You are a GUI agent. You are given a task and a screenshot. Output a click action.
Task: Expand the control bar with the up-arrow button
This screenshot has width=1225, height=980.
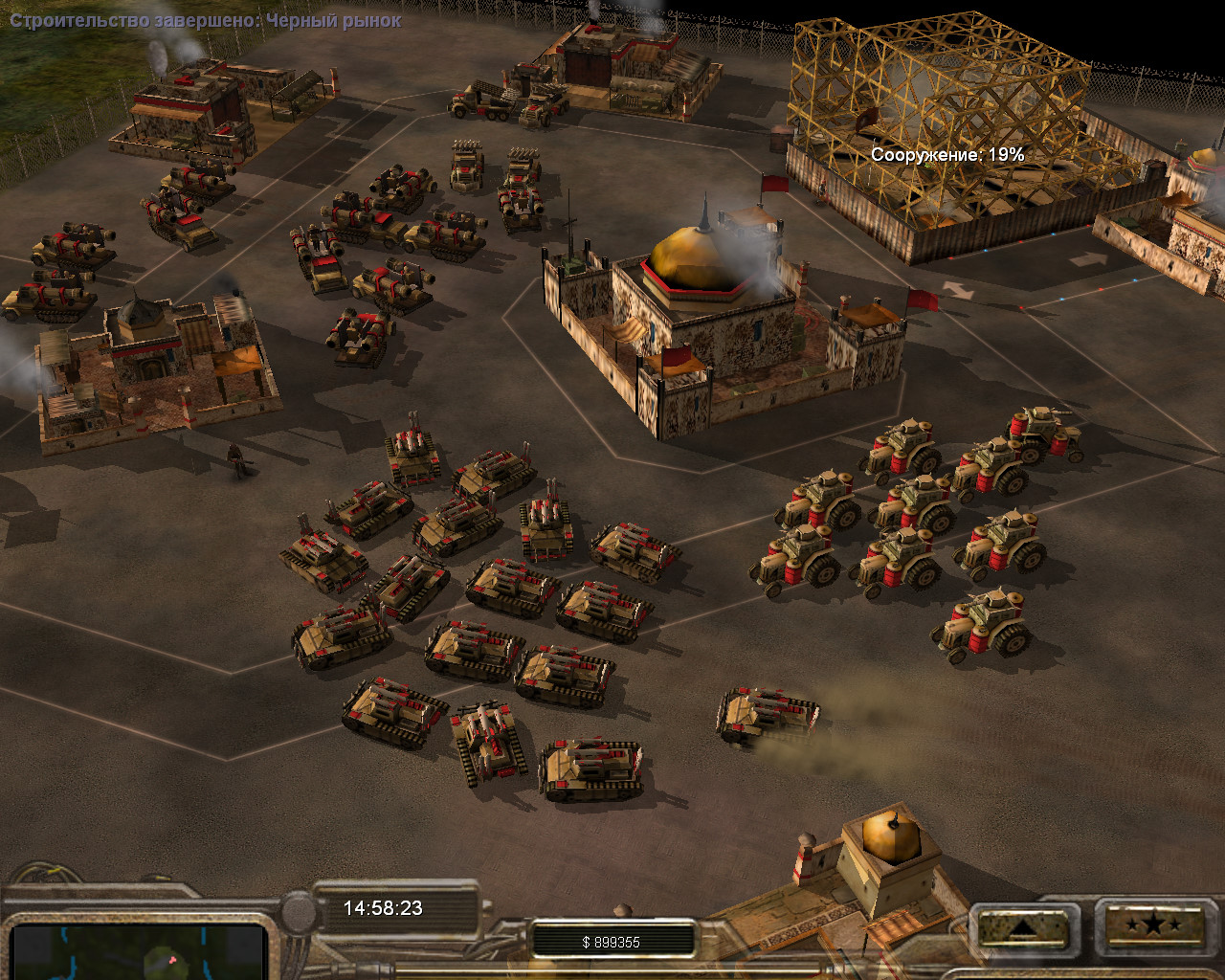point(1020,927)
